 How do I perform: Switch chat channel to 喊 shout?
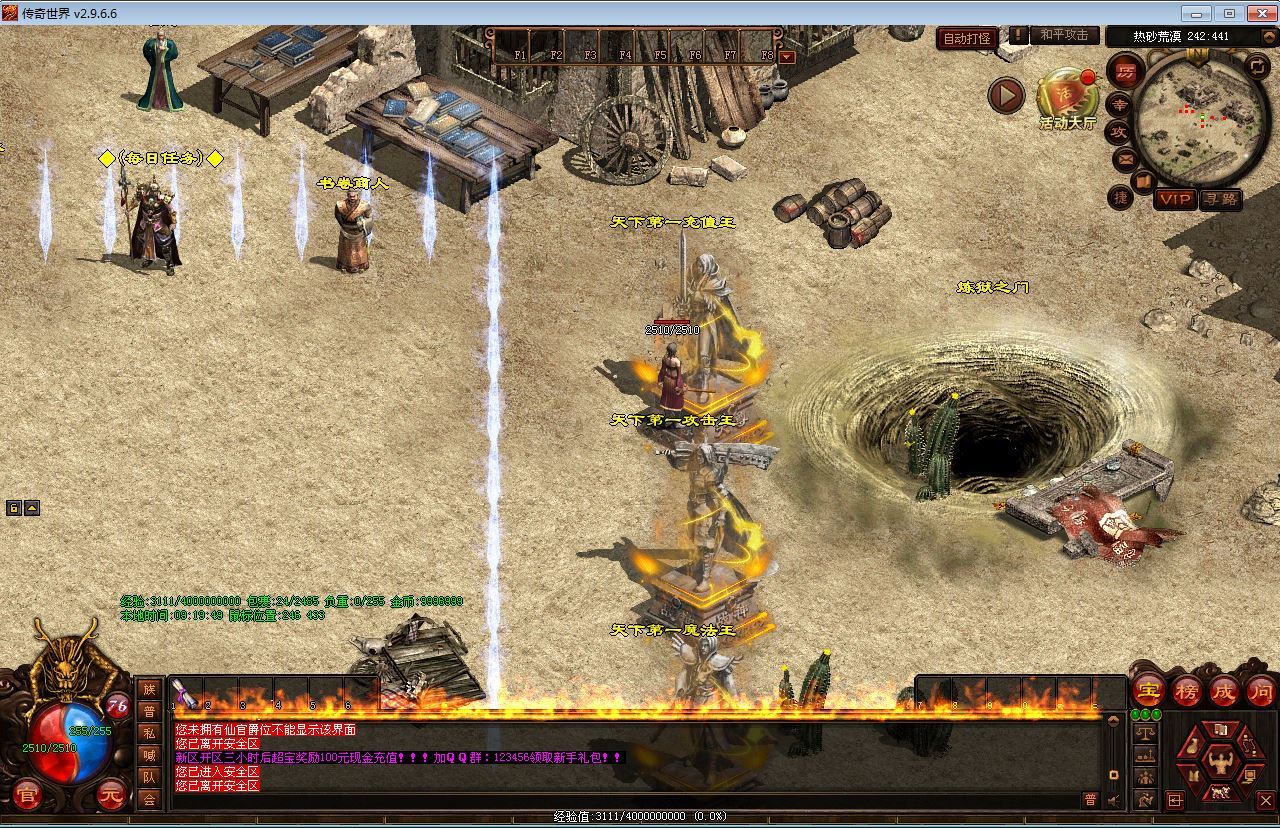(x=149, y=755)
